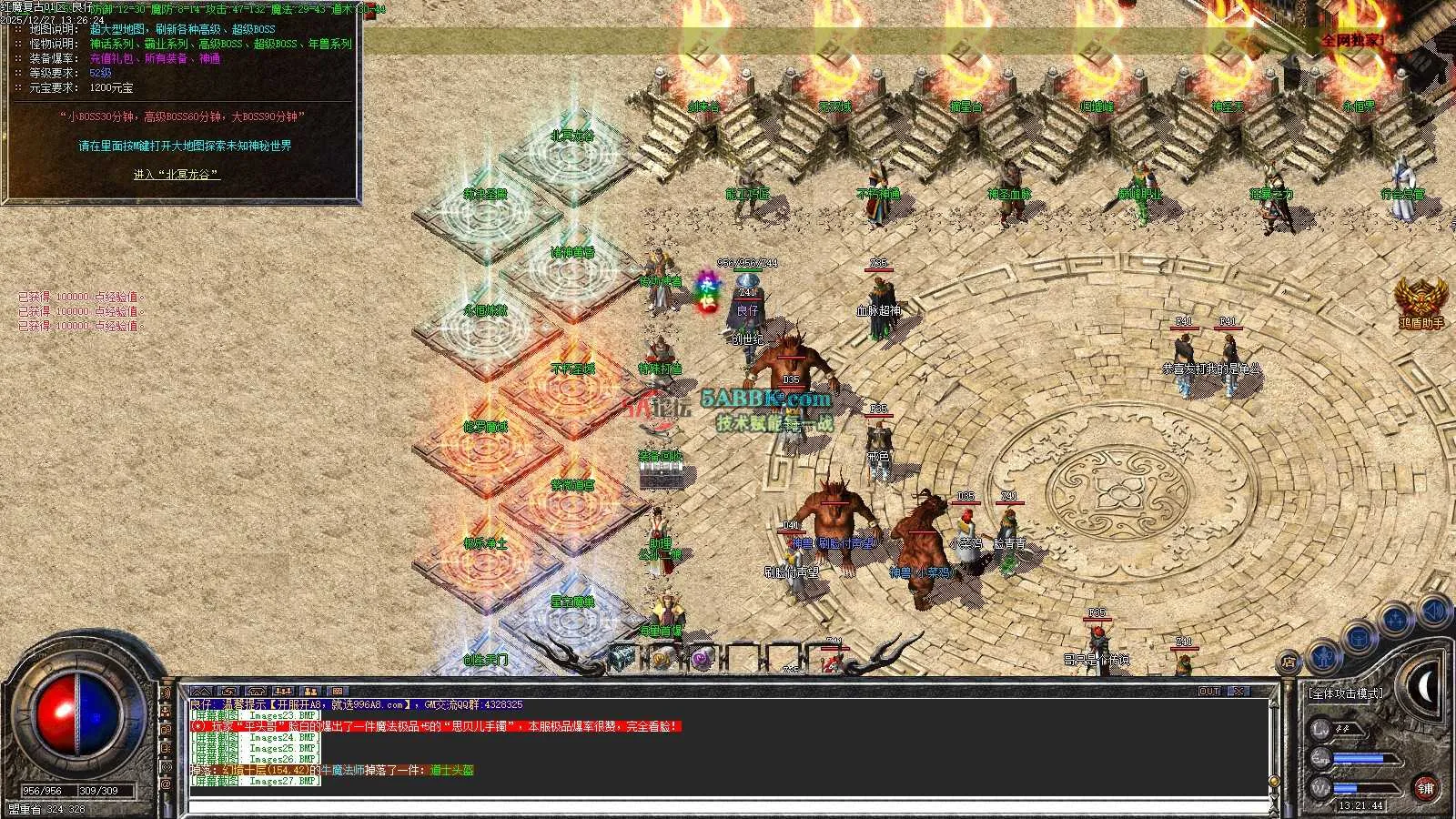The width and height of the screenshot is (1456, 819).
Task: Open the bag inventory icon
Action: click(x=1359, y=636)
